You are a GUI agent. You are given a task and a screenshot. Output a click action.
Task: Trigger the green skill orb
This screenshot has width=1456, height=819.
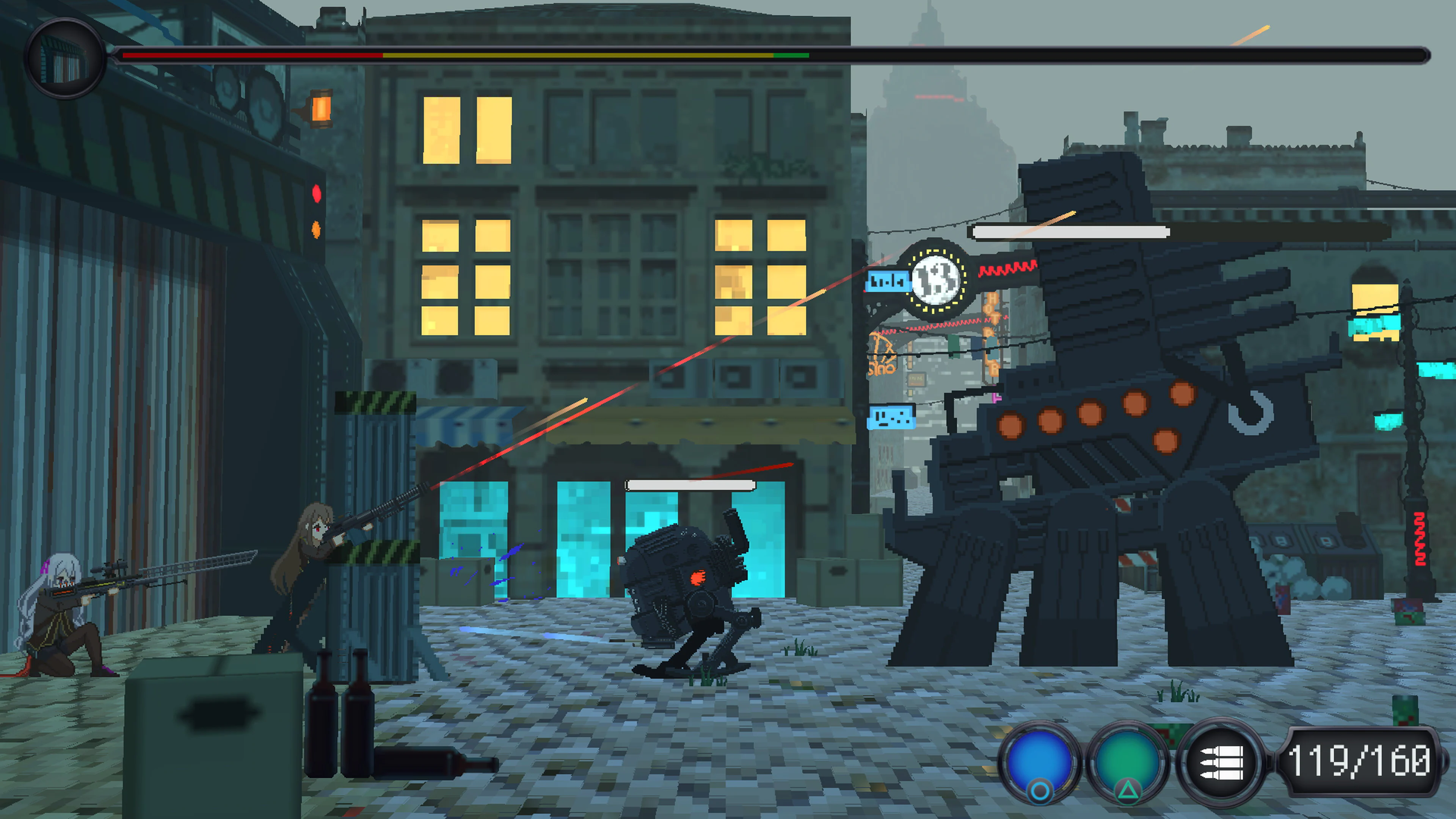click(1128, 760)
